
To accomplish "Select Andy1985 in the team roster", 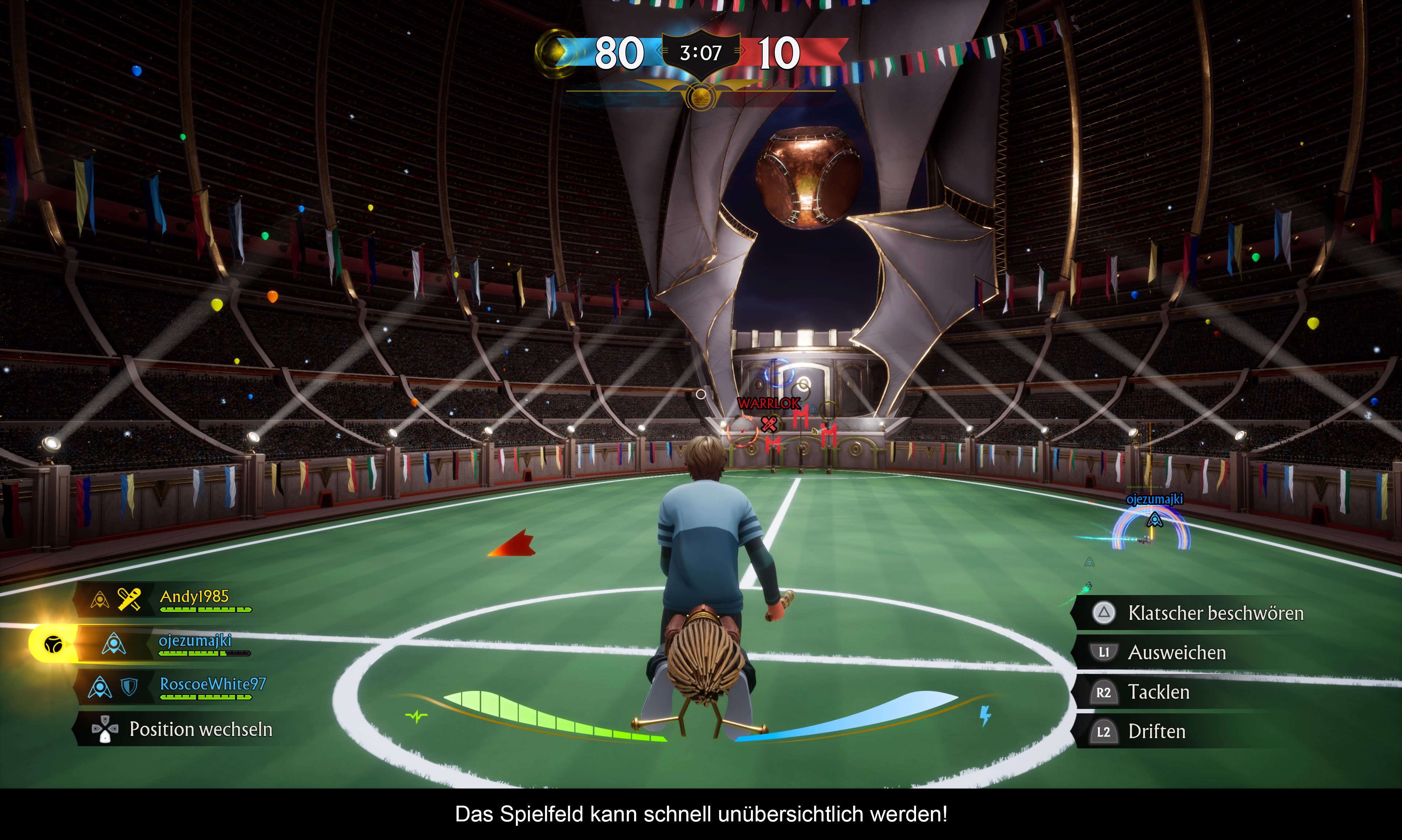I will click(194, 597).
